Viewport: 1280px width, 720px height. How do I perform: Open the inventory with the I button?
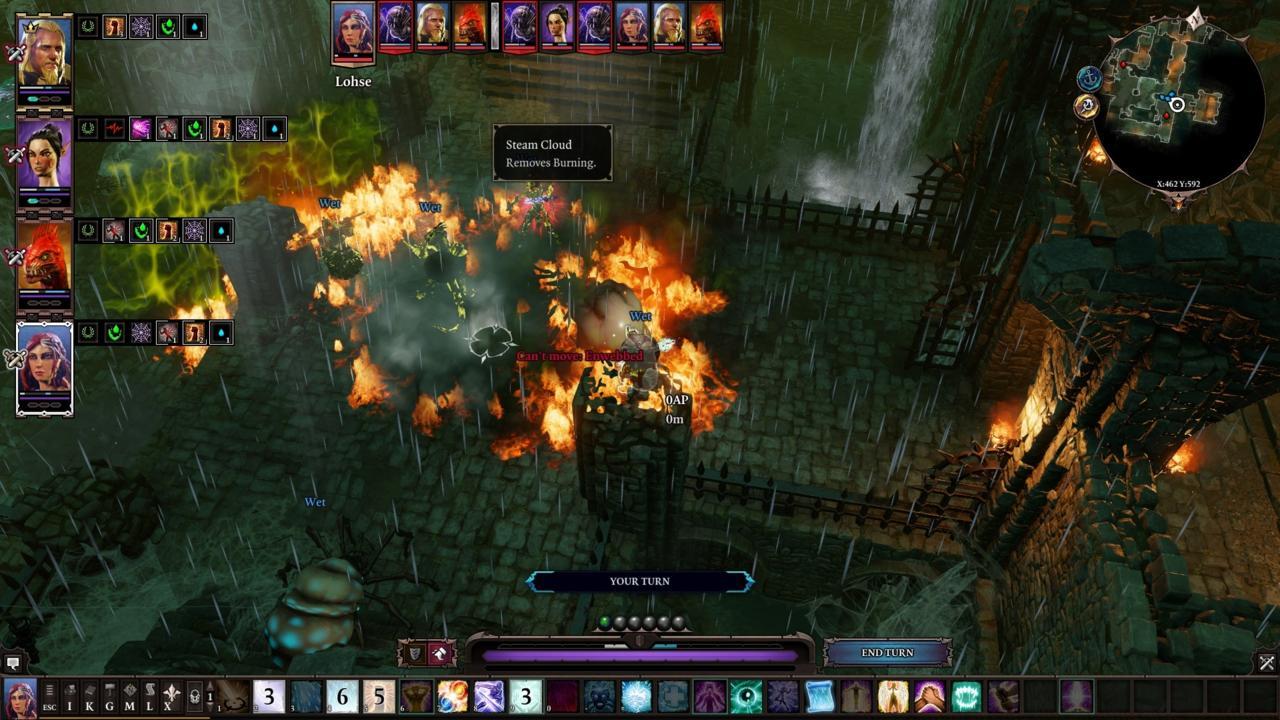click(70, 696)
